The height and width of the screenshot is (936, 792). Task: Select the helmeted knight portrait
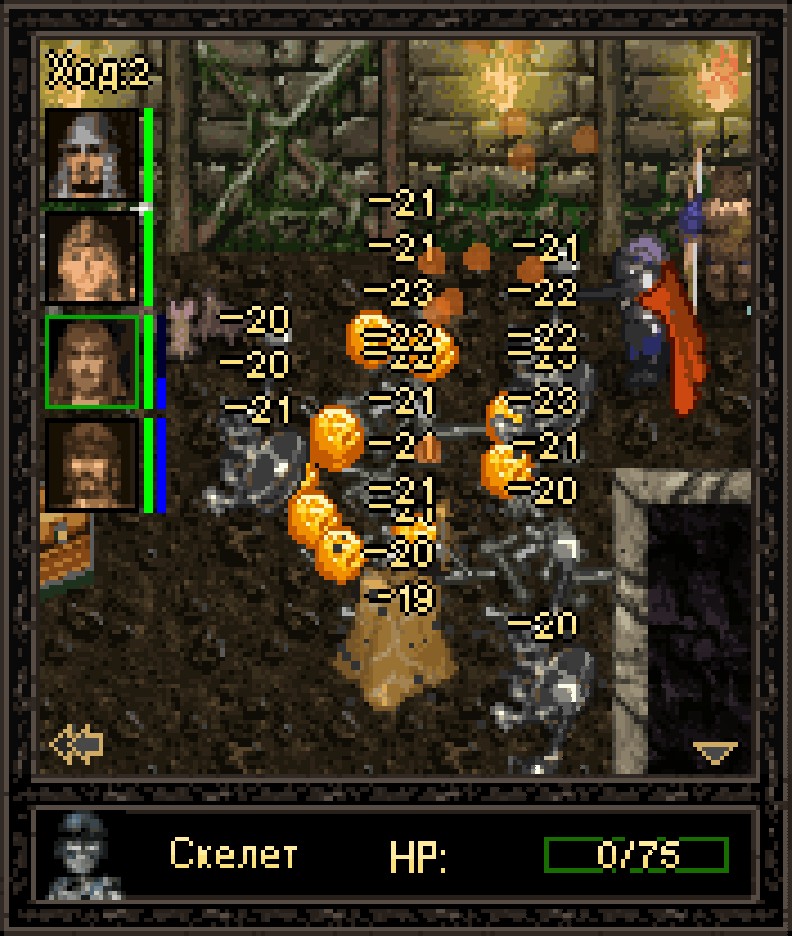(91, 154)
